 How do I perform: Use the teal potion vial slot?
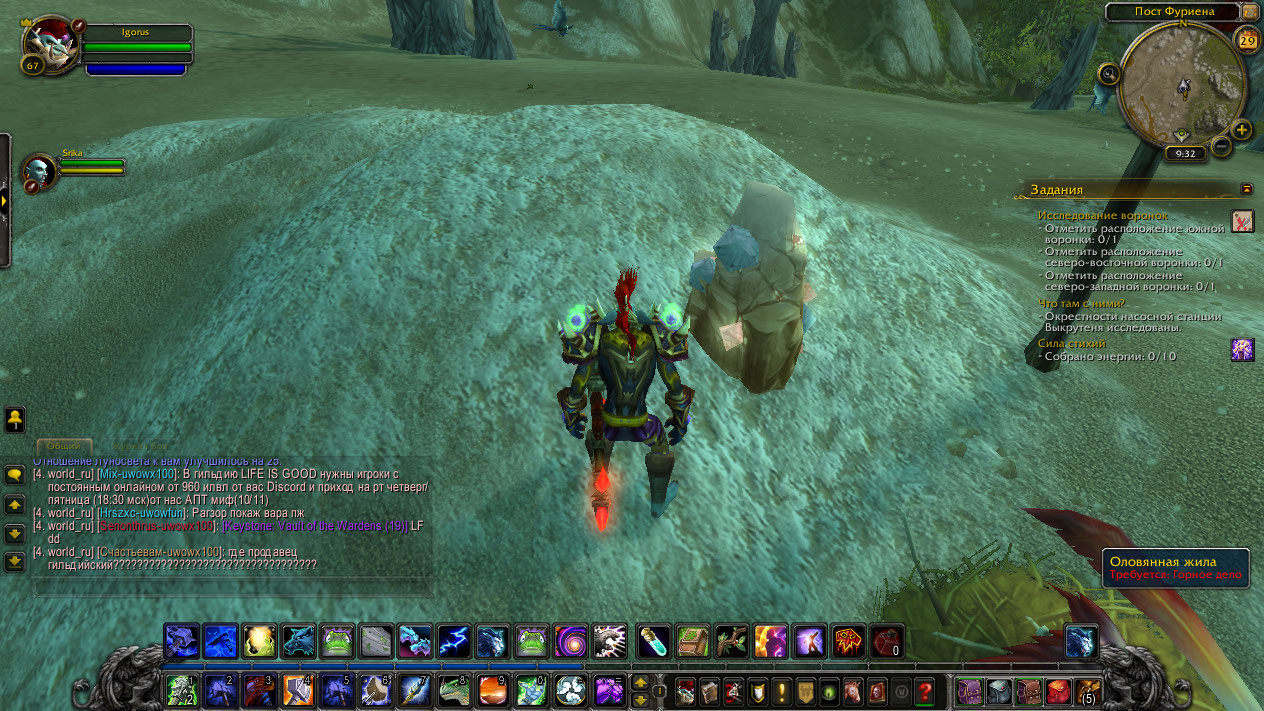point(653,640)
